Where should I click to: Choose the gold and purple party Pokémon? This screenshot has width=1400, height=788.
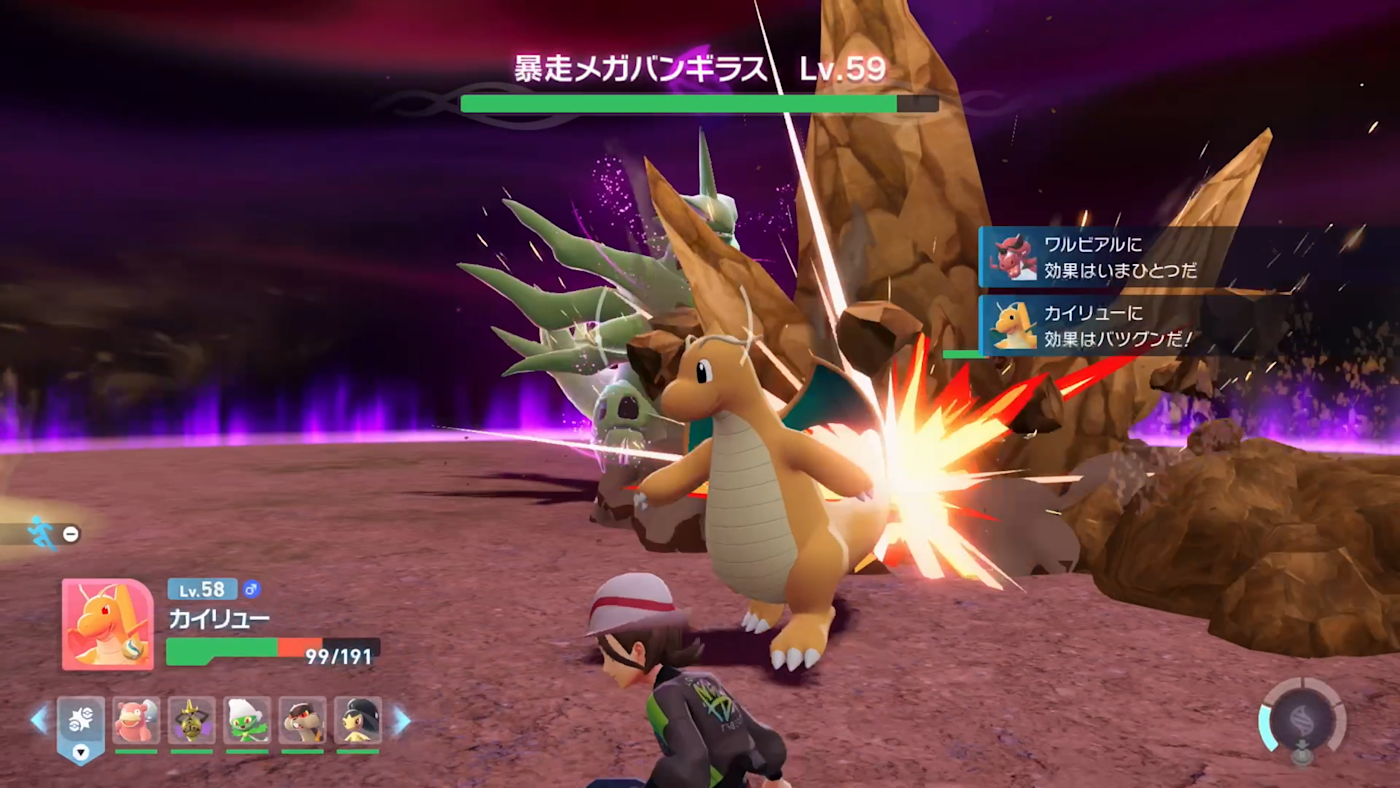coord(192,720)
